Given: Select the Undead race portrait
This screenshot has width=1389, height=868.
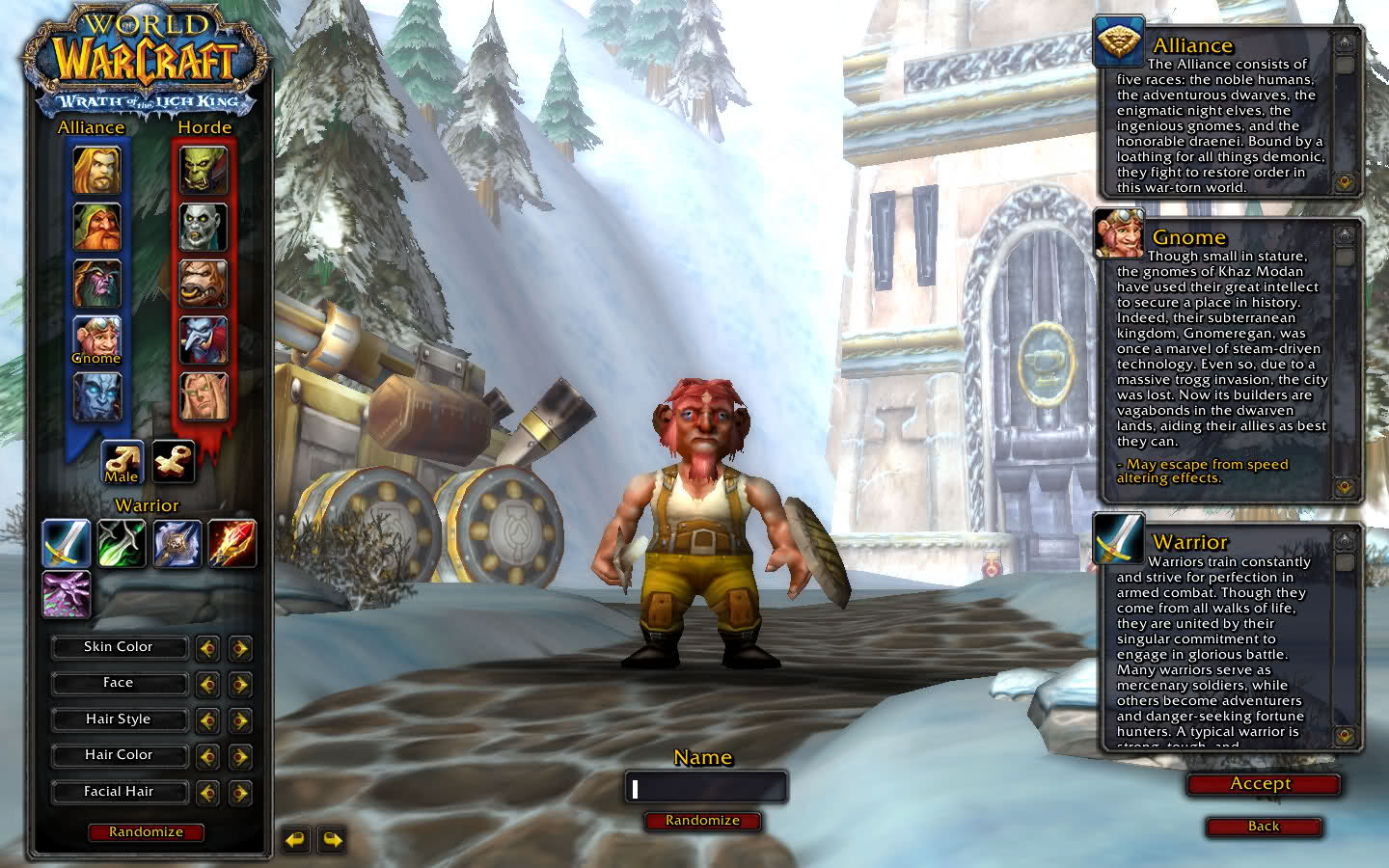Looking at the screenshot, I should pos(204,228).
